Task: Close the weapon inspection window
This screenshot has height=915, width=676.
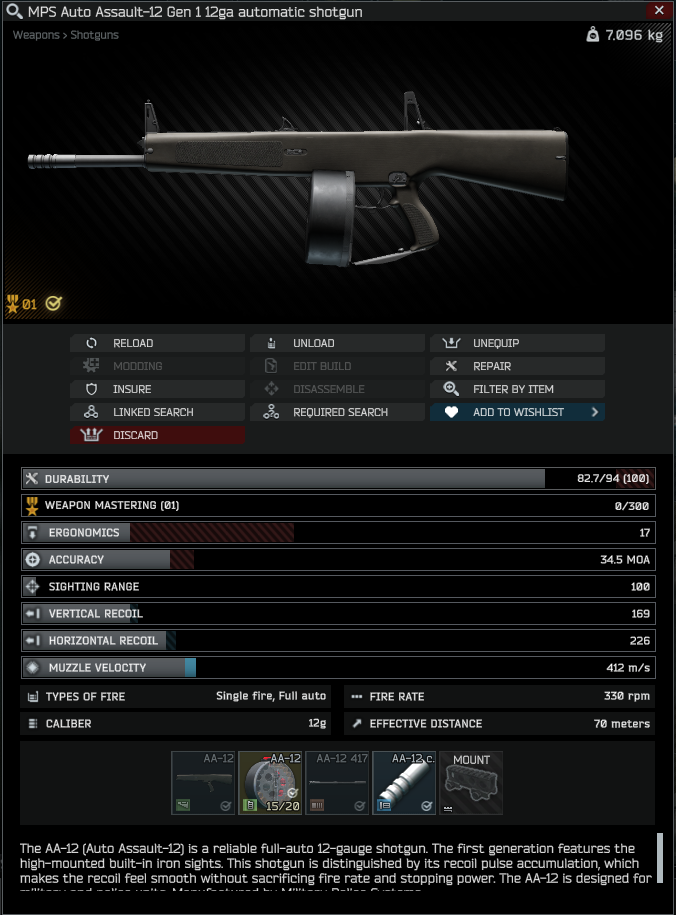Action: (x=658, y=11)
